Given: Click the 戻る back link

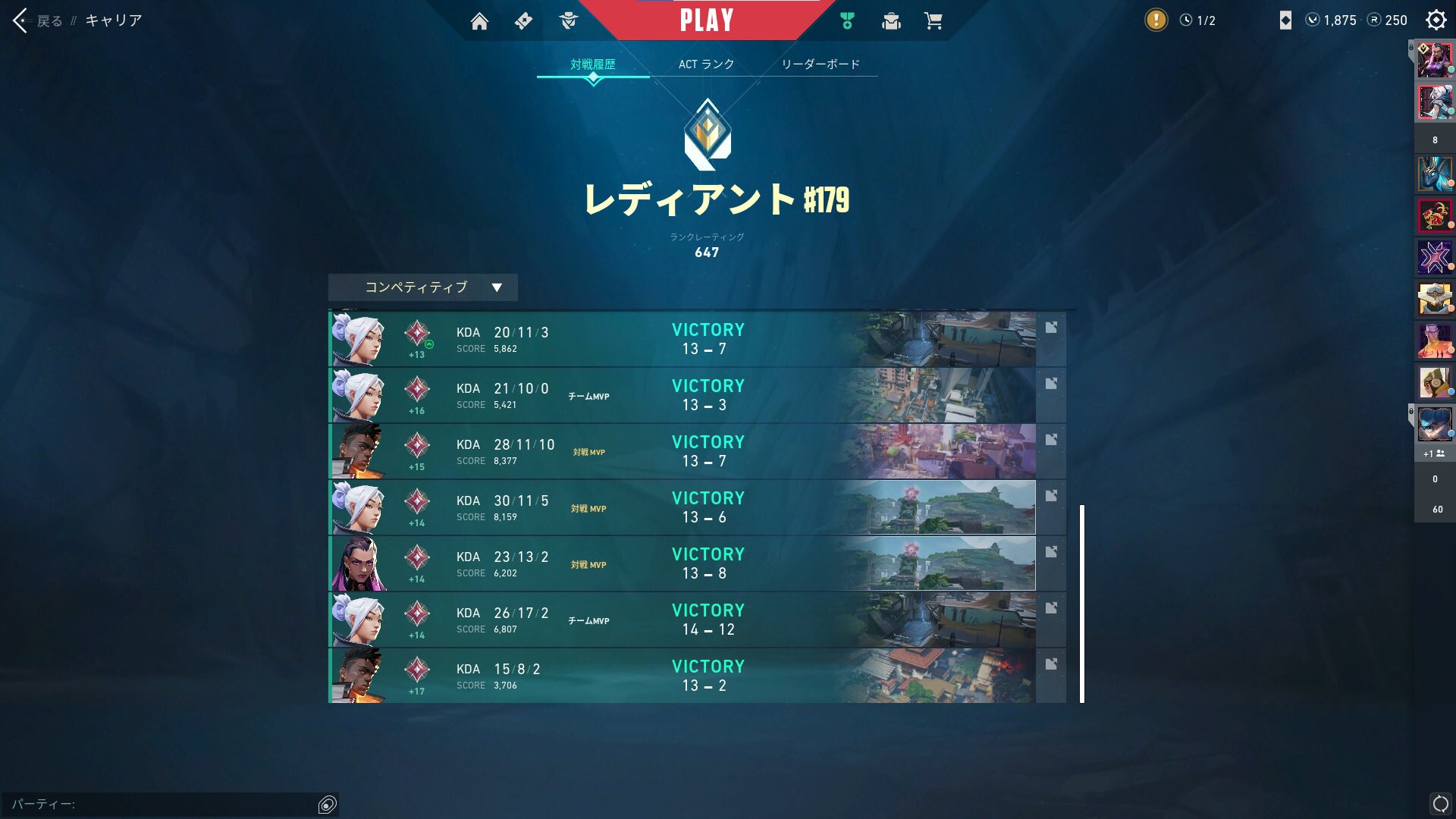Looking at the screenshot, I should pyautogui.click(x=49, y=20).
